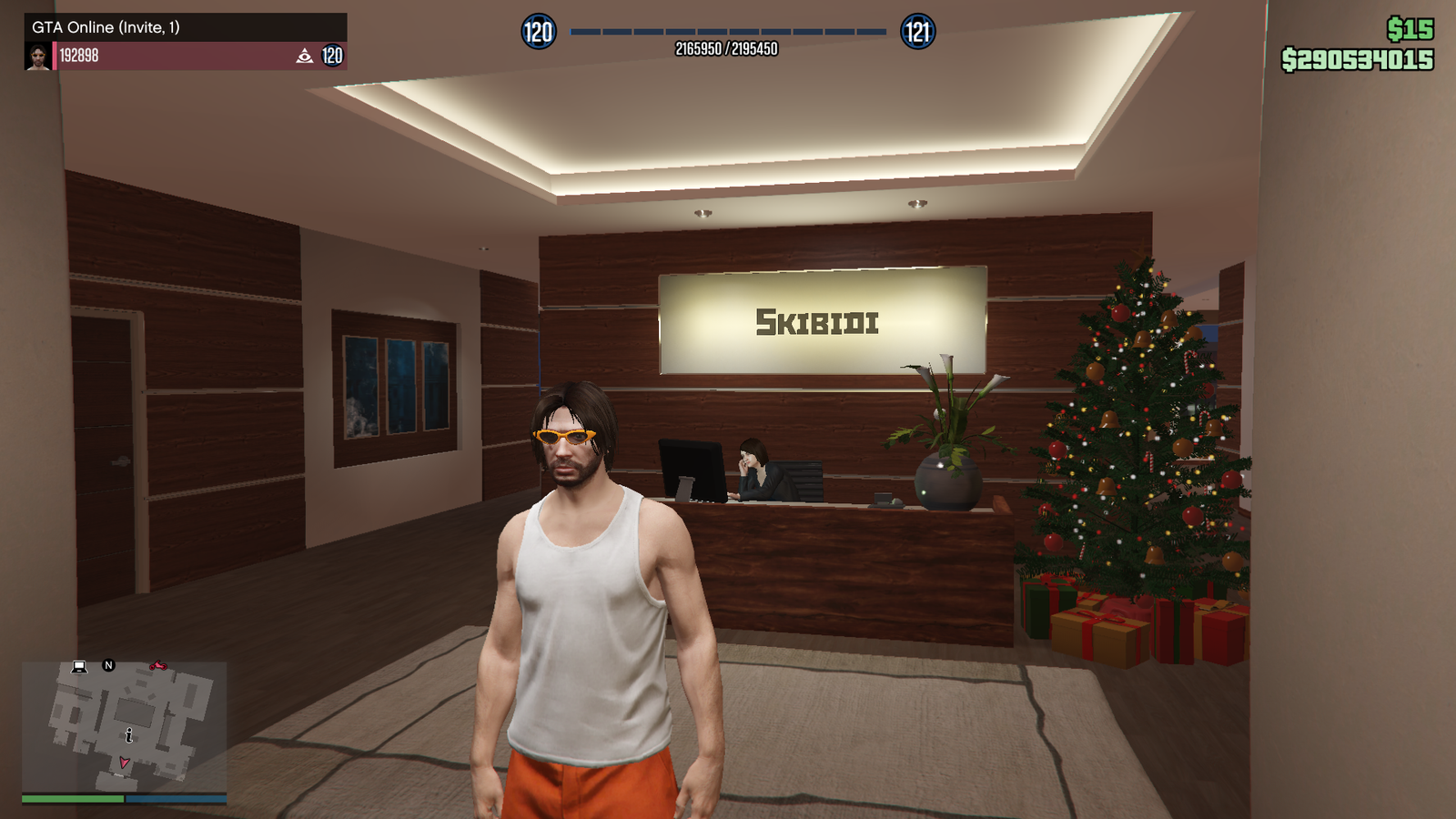
Task: Click the North compass marker on the minimap
Action: click(108, 665)
